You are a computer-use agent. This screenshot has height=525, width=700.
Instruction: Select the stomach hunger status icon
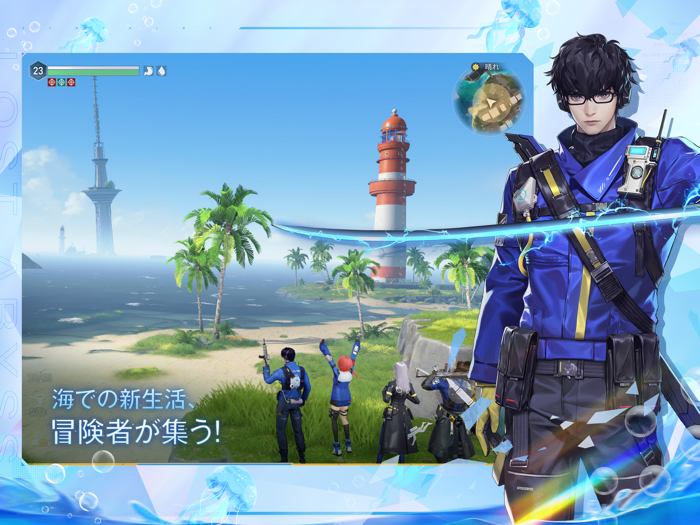148,71
